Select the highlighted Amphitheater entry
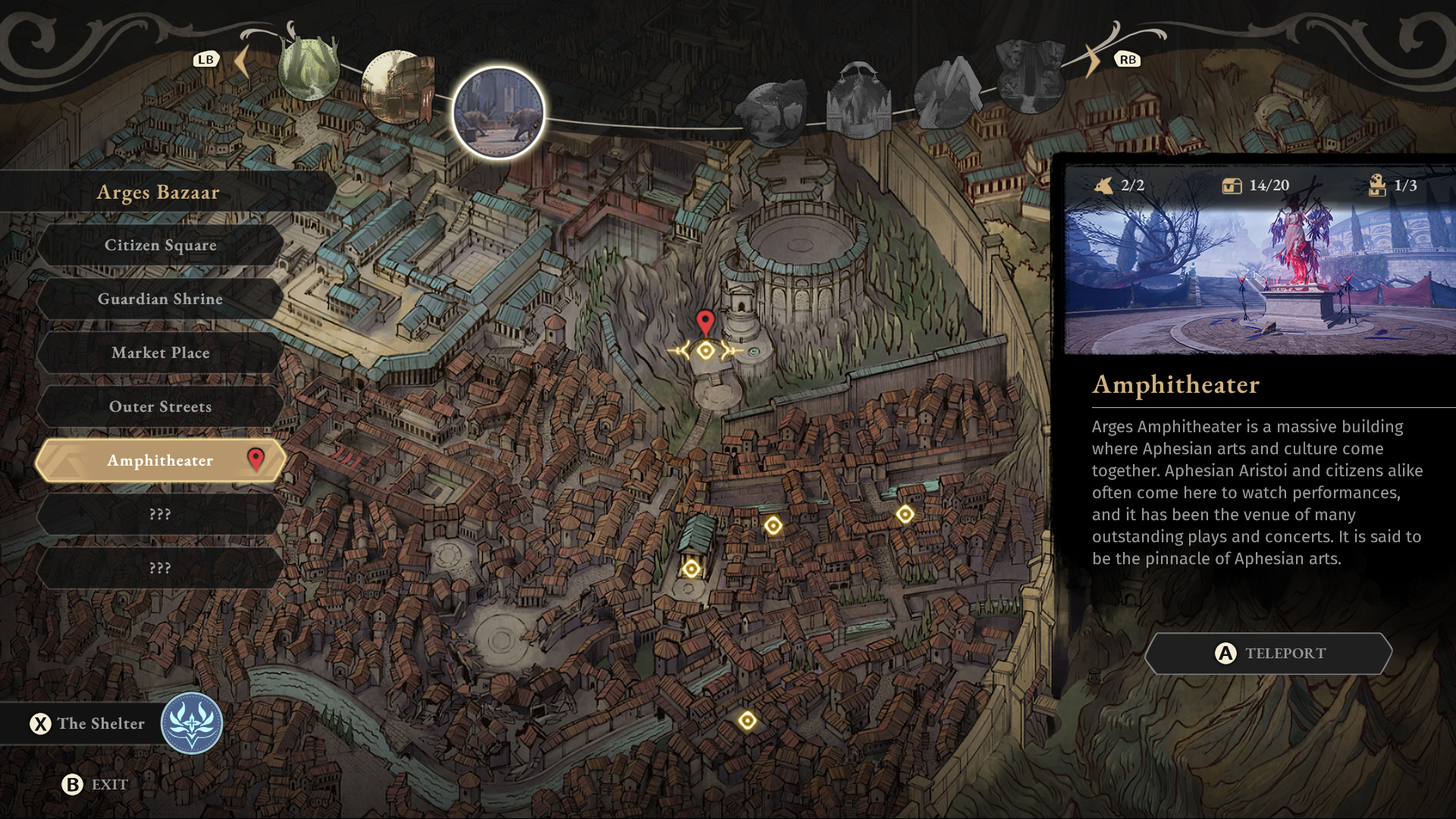 pyautogui.click(x=160, y=460)
